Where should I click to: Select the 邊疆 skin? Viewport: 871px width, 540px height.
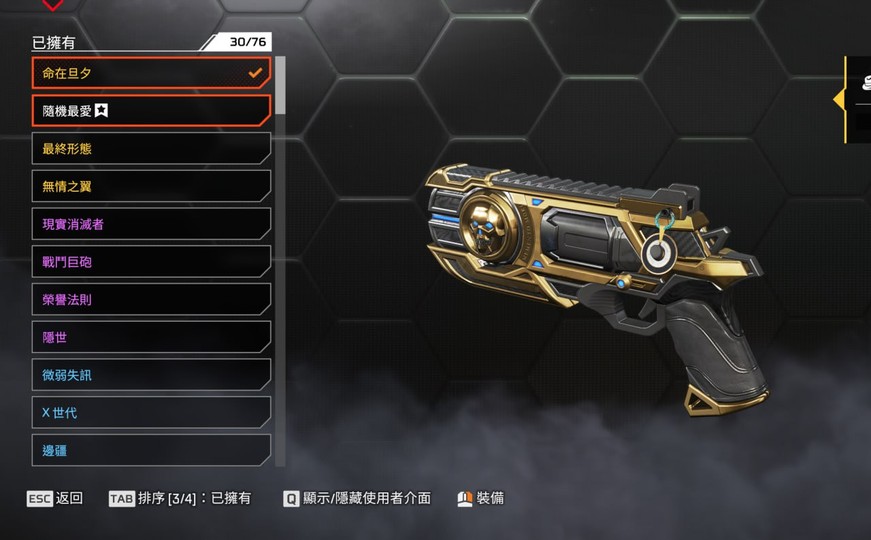pos(151,450)
